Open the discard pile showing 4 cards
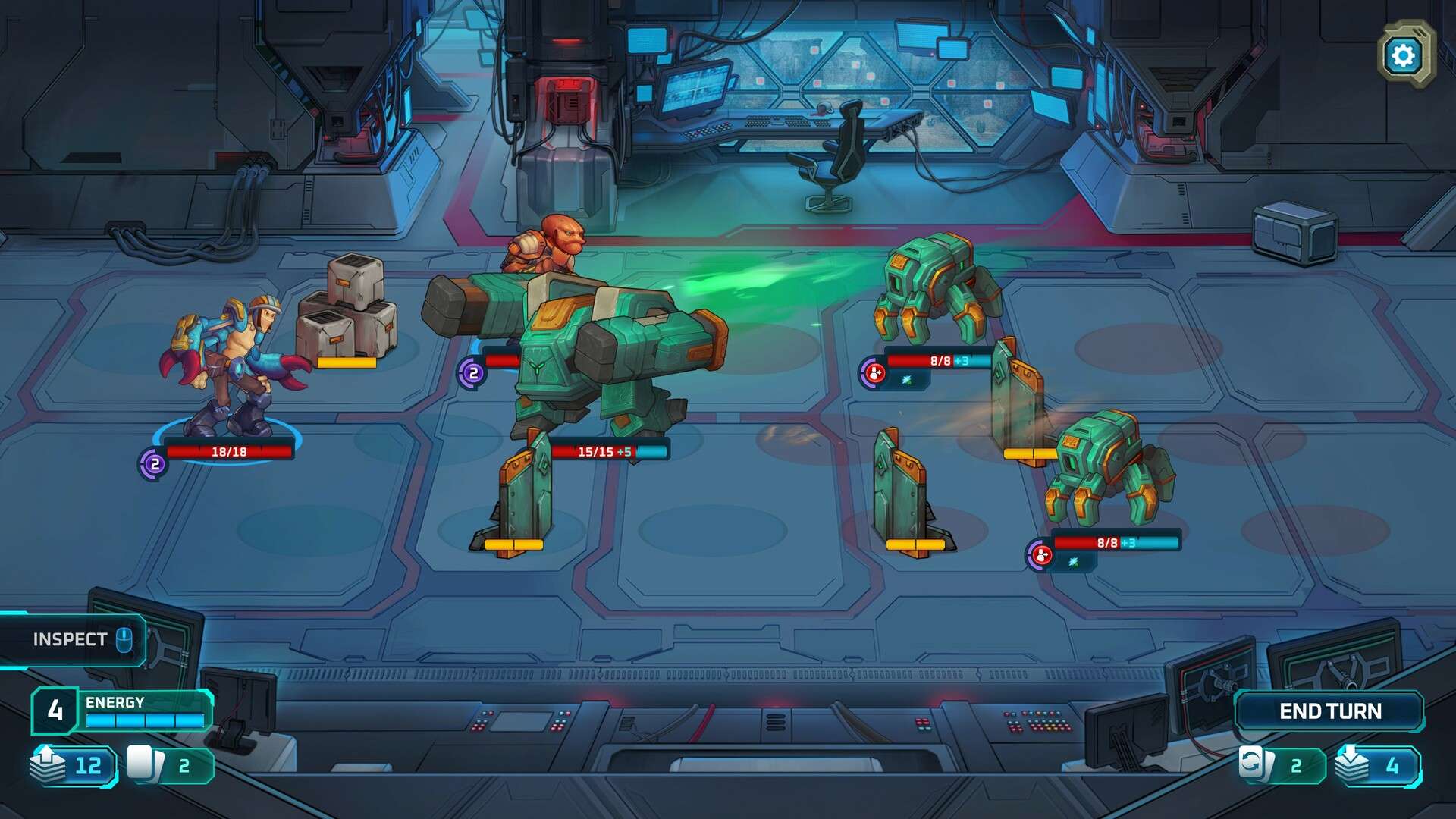The image size is (1456, 819). point(1377,765)
